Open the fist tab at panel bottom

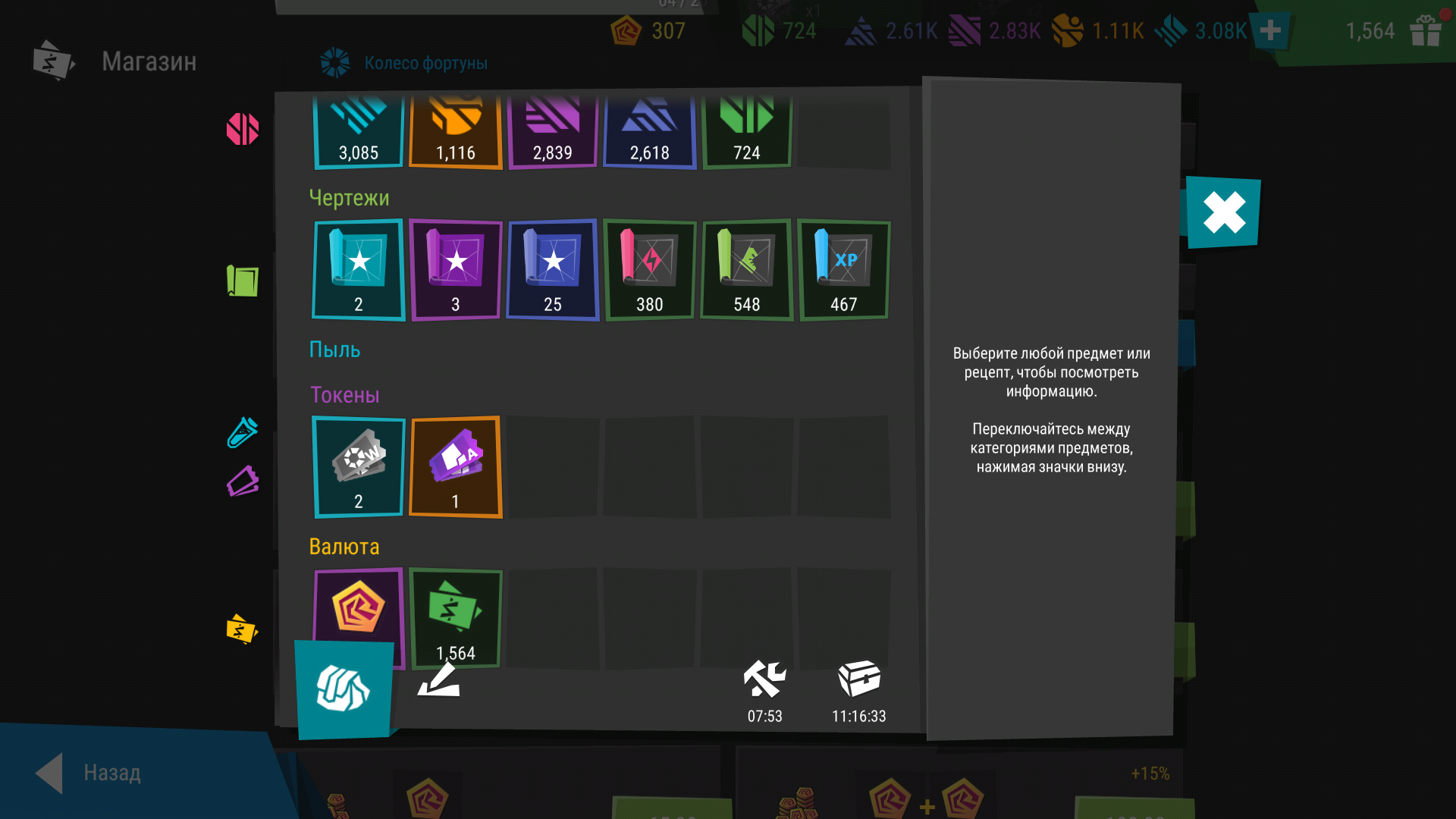pos(344,689)
